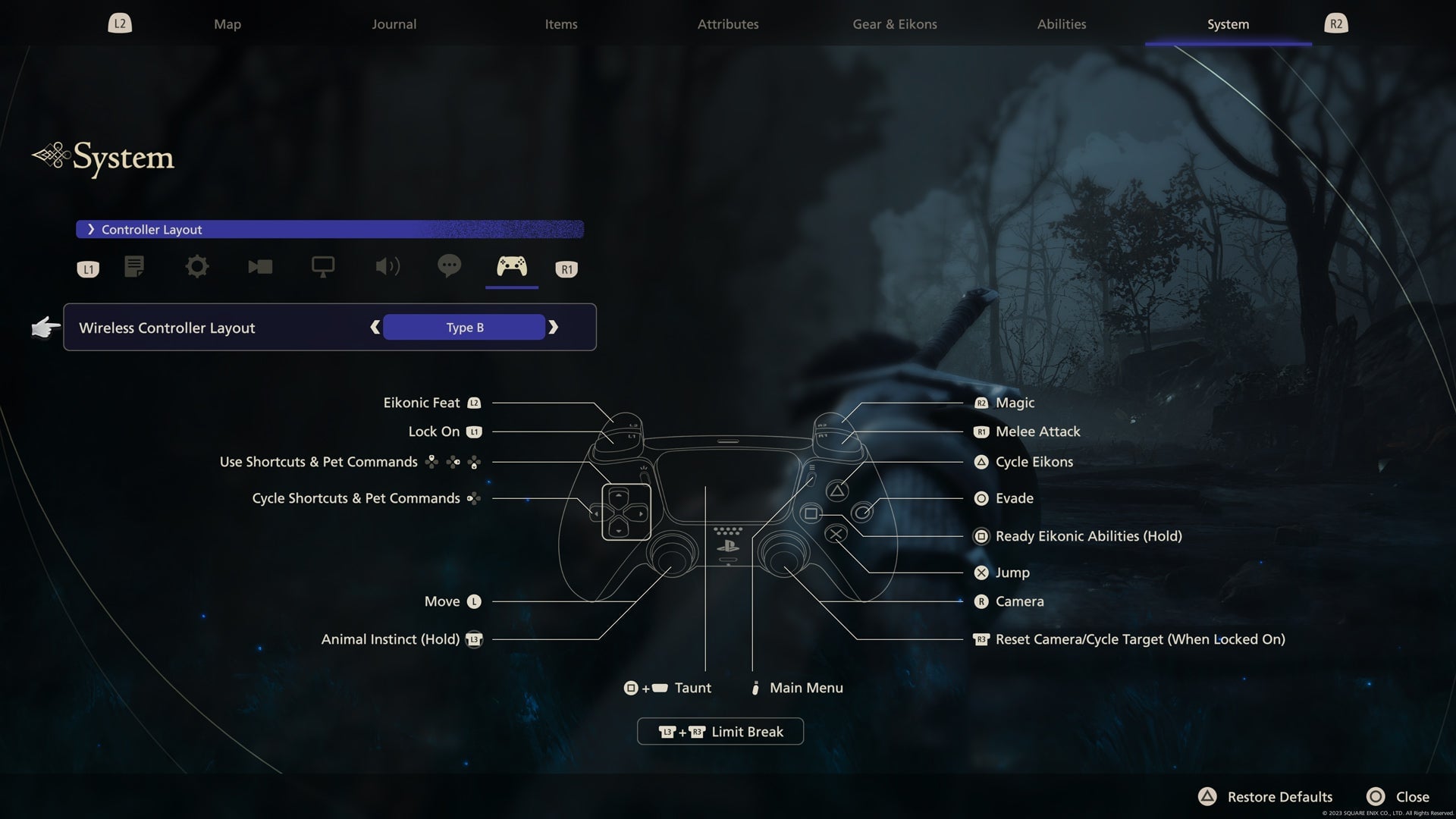Click the Type B selector field

coord(464,327)
